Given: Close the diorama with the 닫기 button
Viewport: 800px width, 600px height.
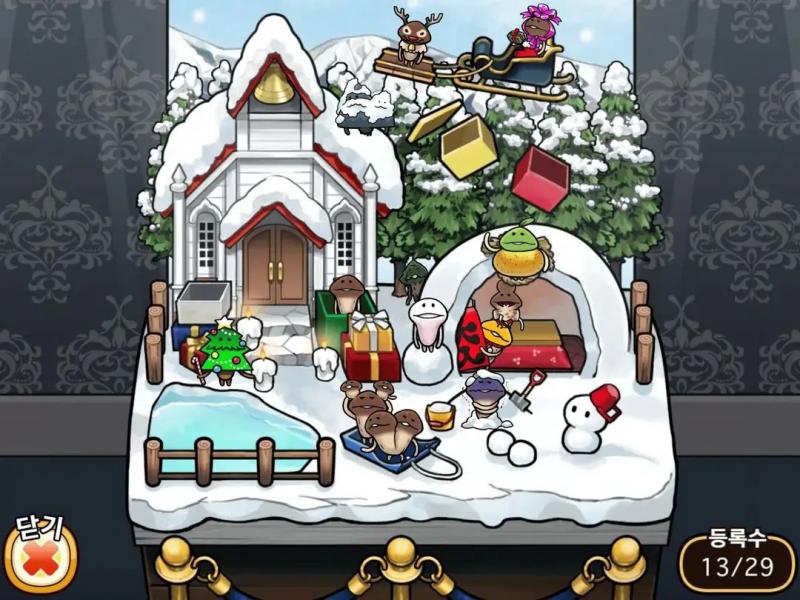Looking at the screenshot, I should pos(40,558).
